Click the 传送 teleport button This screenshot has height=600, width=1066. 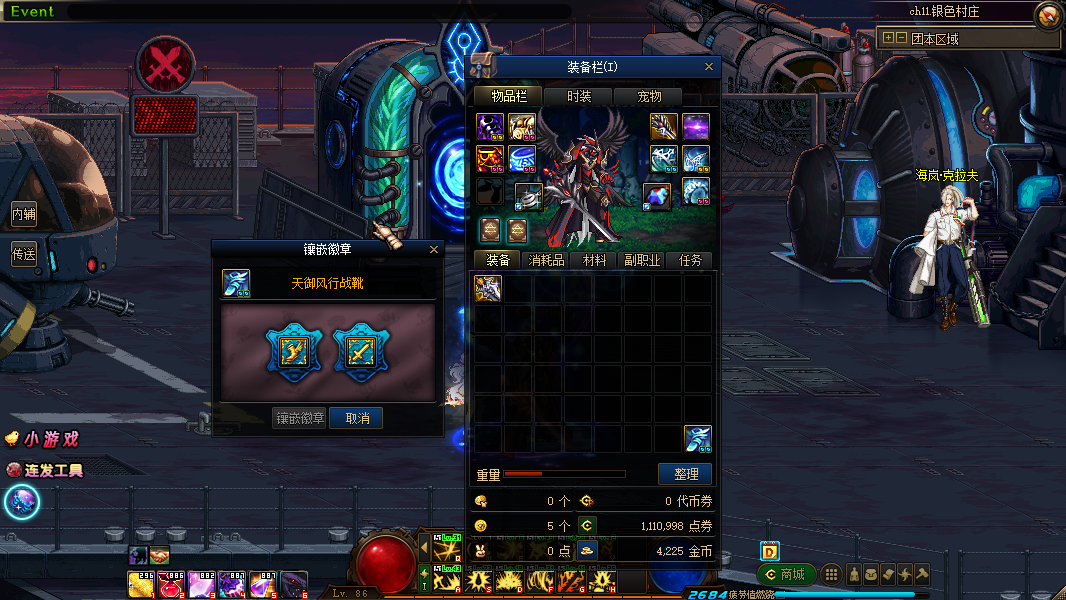pyautogui.click(x=24, y=254)
